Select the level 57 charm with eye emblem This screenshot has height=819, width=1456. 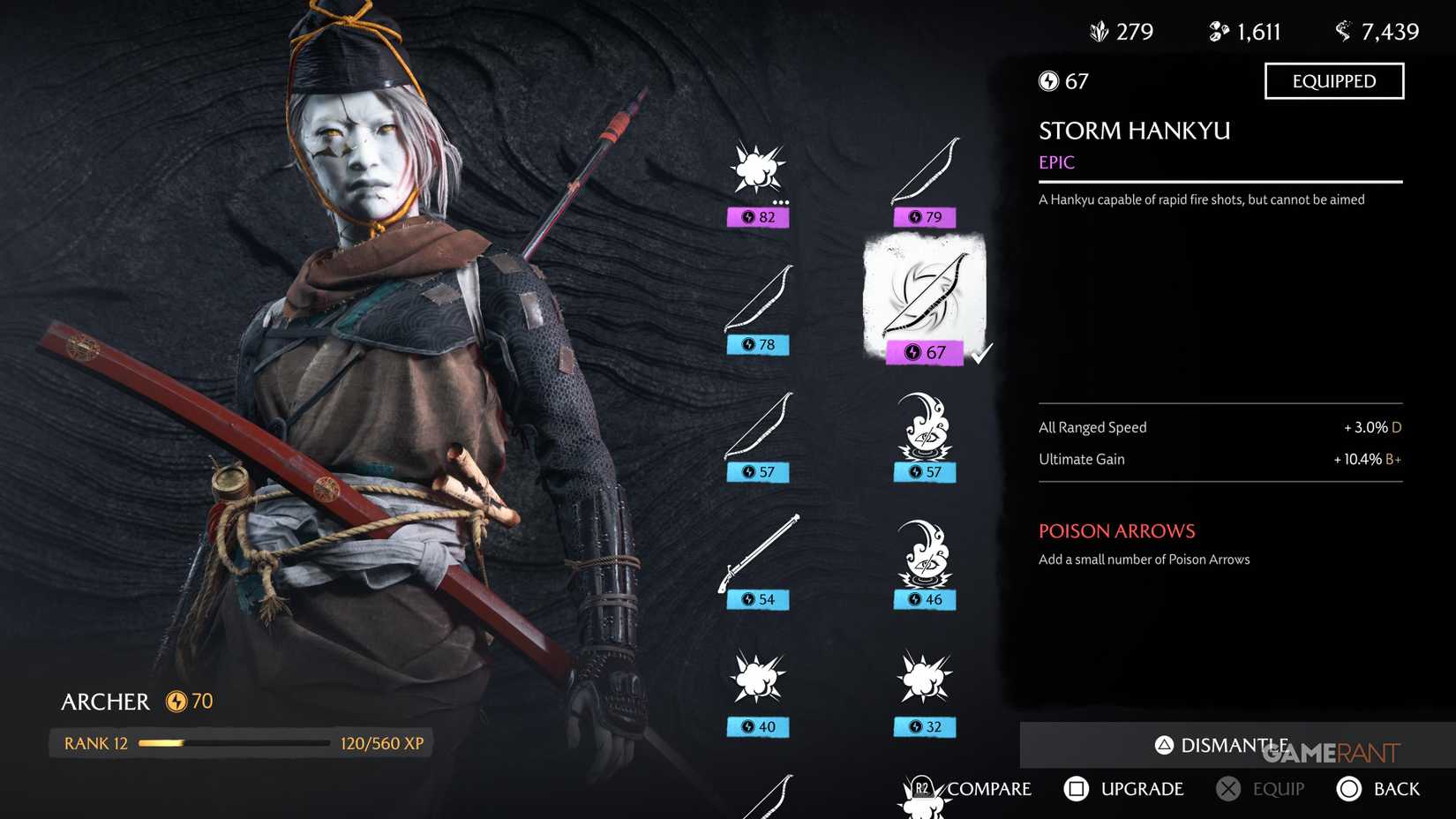click(923, 432)
